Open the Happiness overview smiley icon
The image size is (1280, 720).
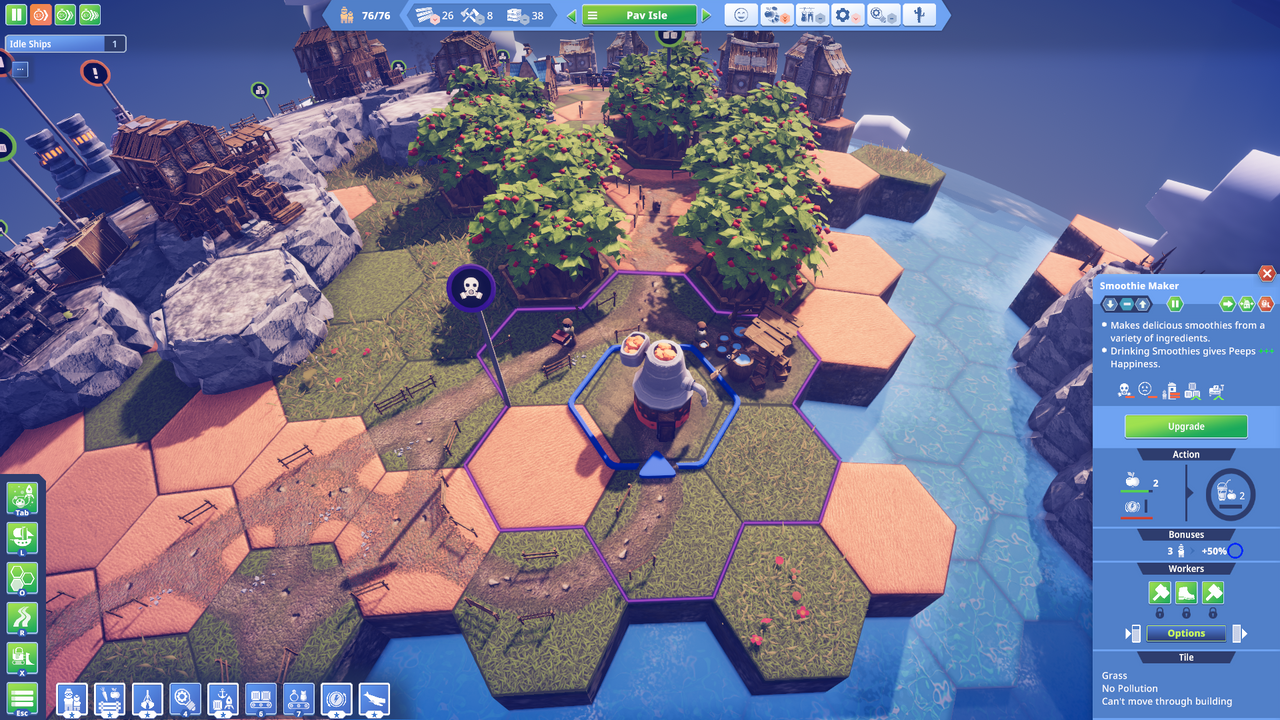743,15
